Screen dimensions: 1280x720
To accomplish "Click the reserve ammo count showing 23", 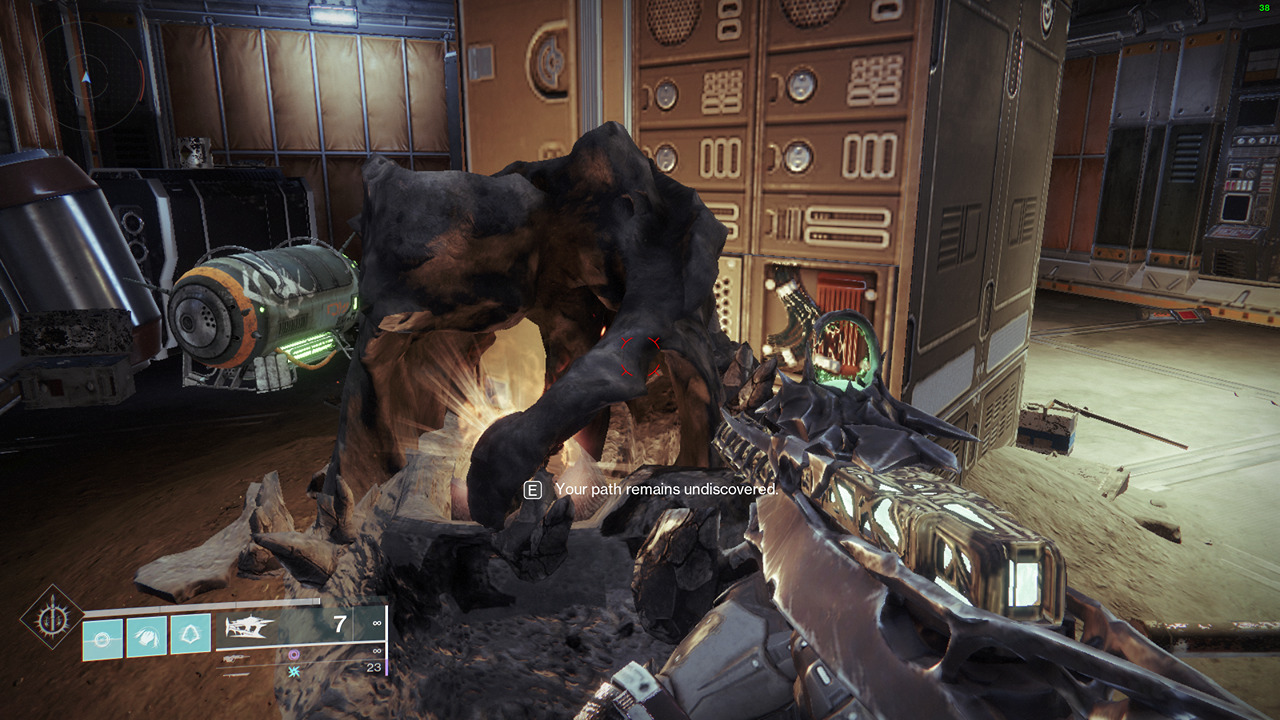I will pos(372,667).
